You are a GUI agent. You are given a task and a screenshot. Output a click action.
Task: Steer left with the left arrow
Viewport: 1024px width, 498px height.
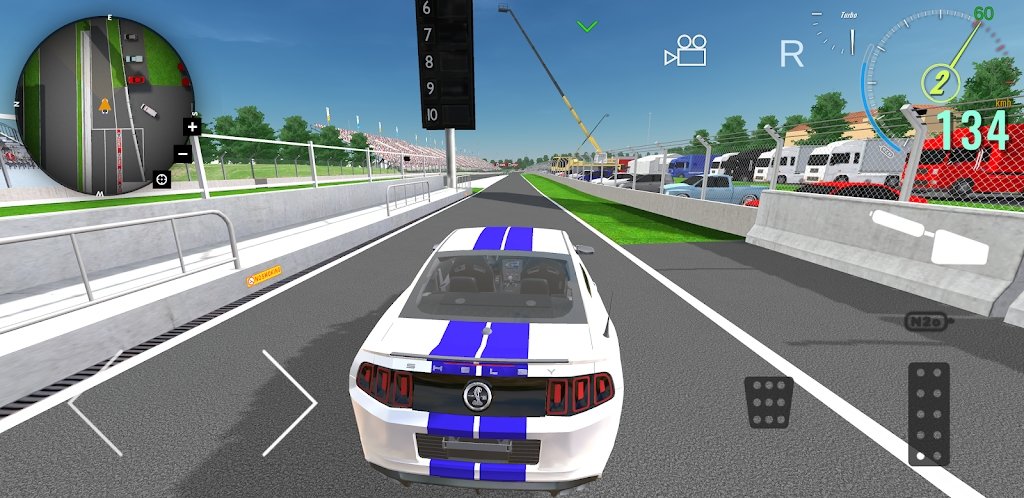[96, 402]
